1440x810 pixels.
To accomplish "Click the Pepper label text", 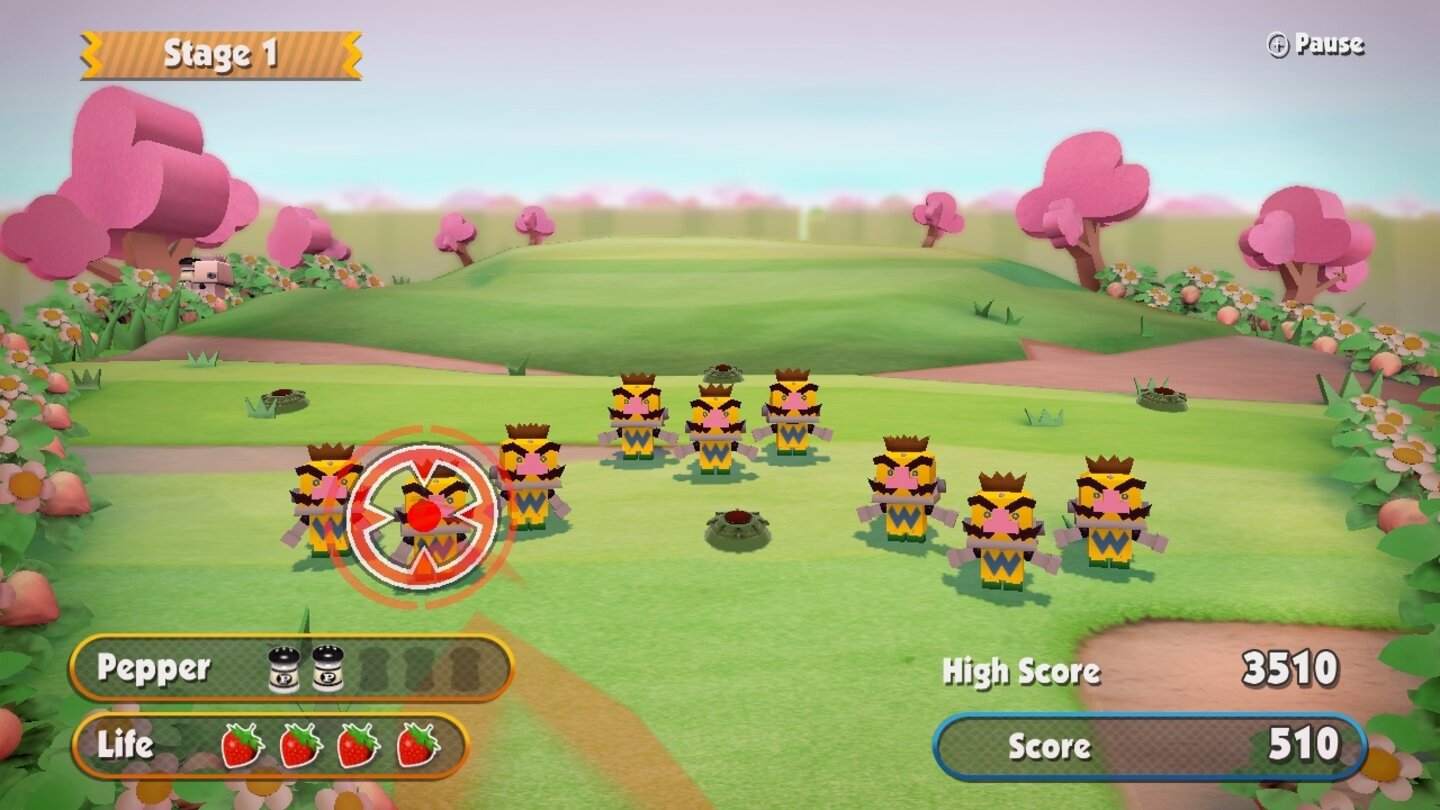I will [x=152, y=669].
